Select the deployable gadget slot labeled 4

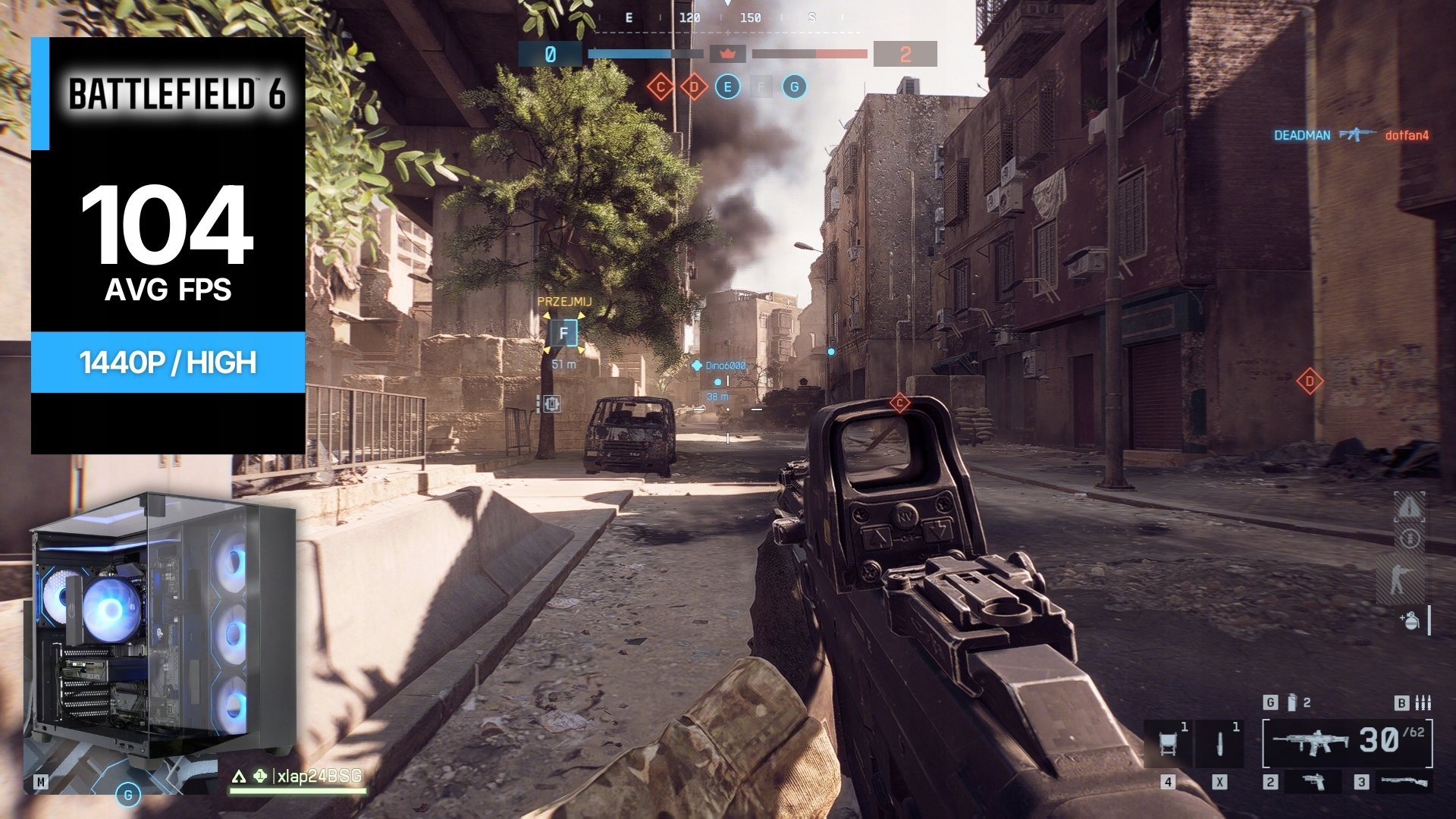[x=1169, y=744]
